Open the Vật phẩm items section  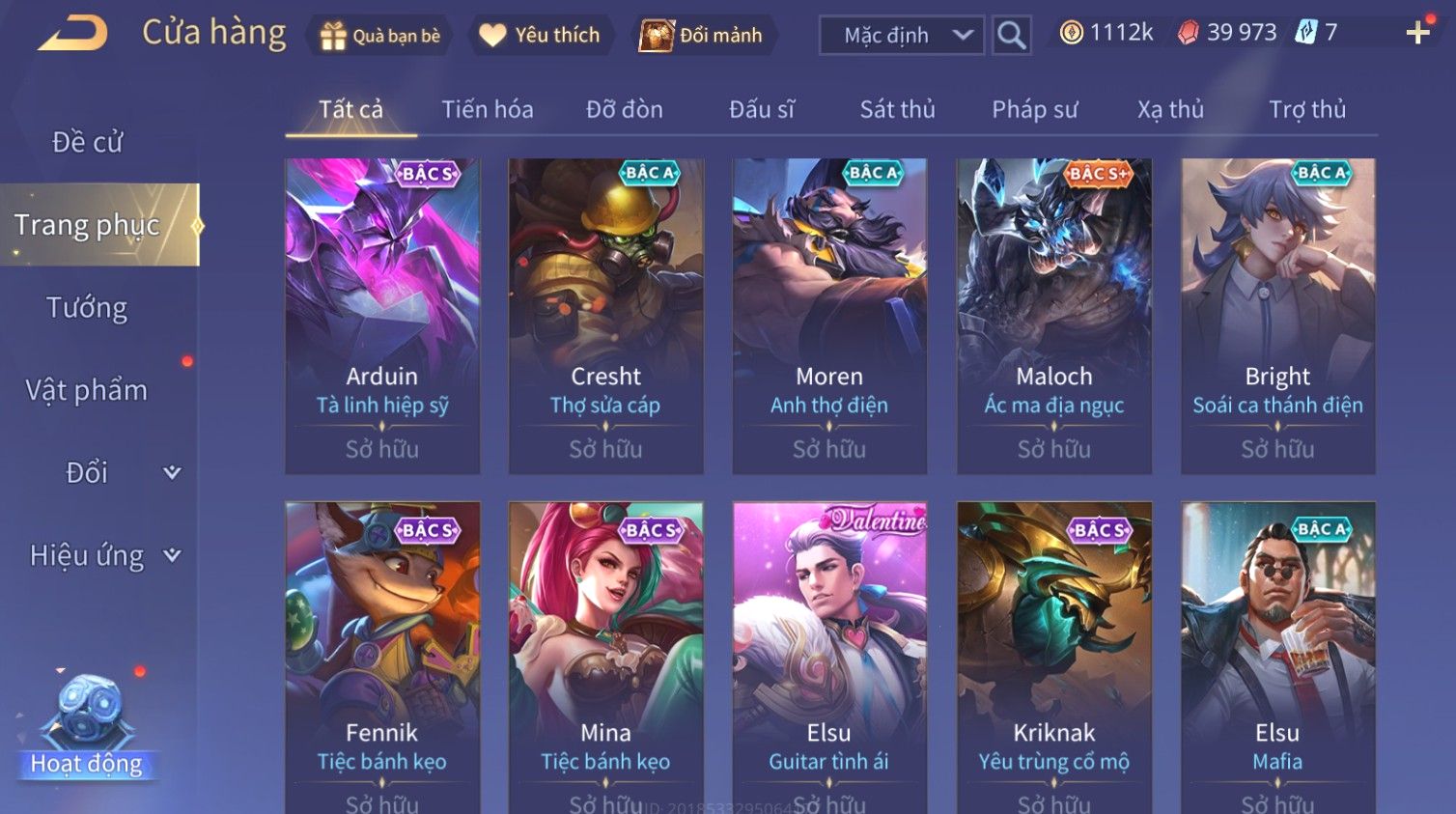87,390
